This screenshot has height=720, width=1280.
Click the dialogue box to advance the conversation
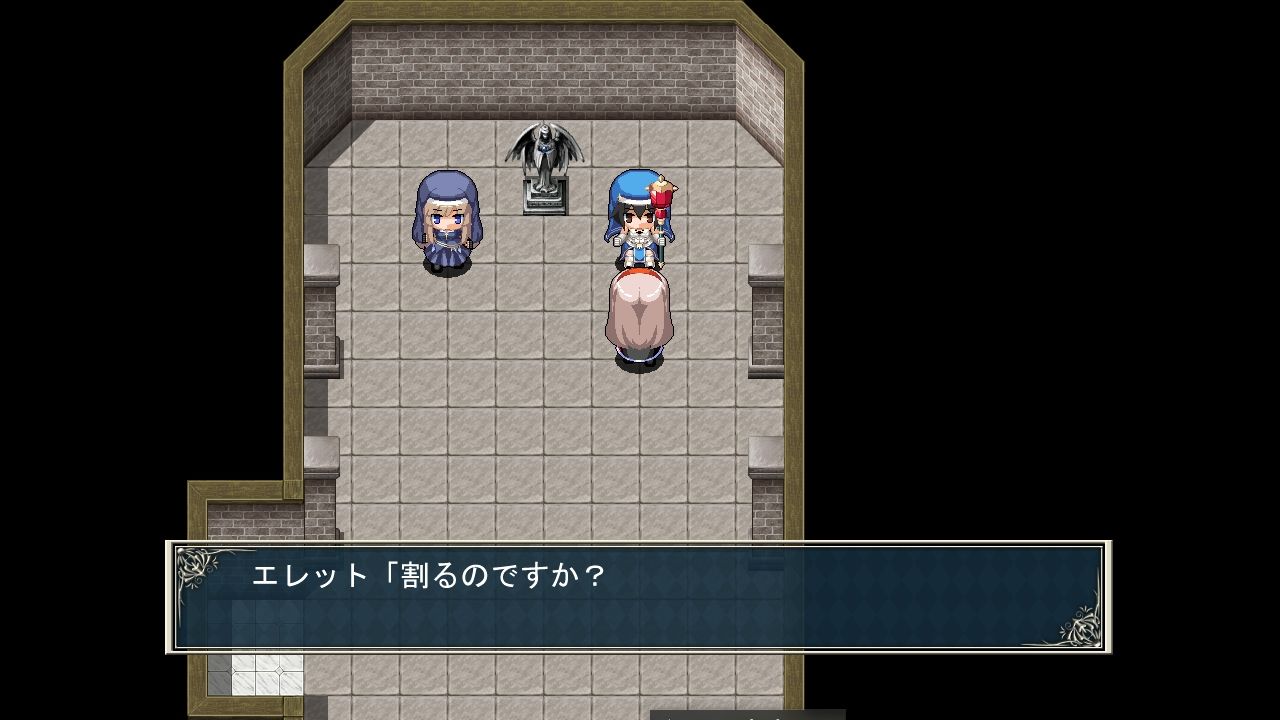tap(640, 600)
